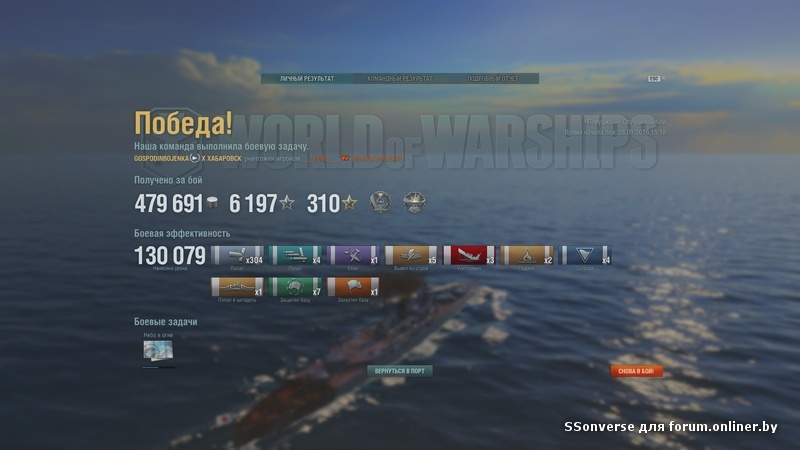Open the Командный результат tab
This screenshot has height=450, width=800.
tap(400, 78)
